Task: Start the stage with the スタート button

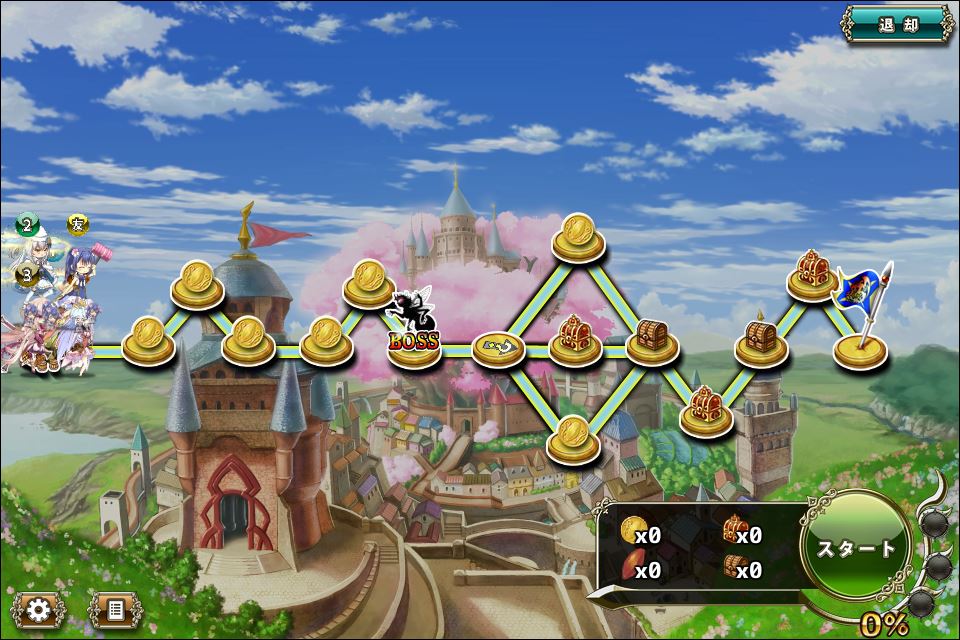Action: coord(856,548)
